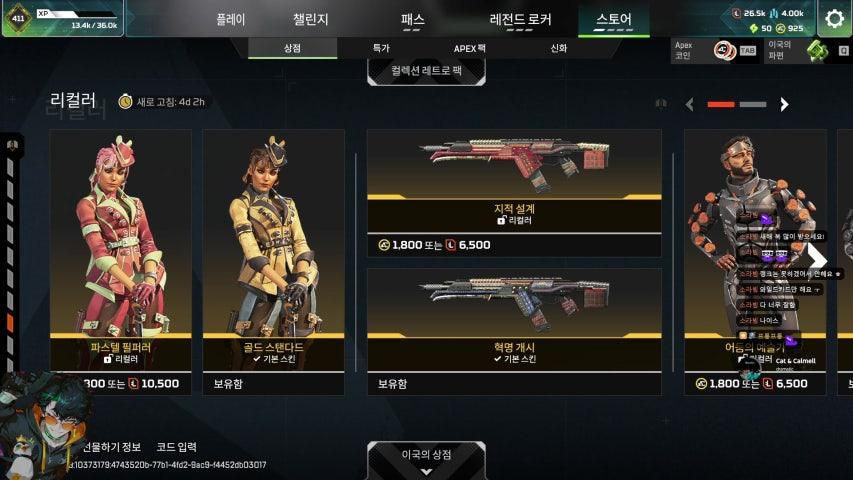The height and width of the screenshot is (480, 853).
Task: Go to the 패스 tab
Action: (412, 19)
